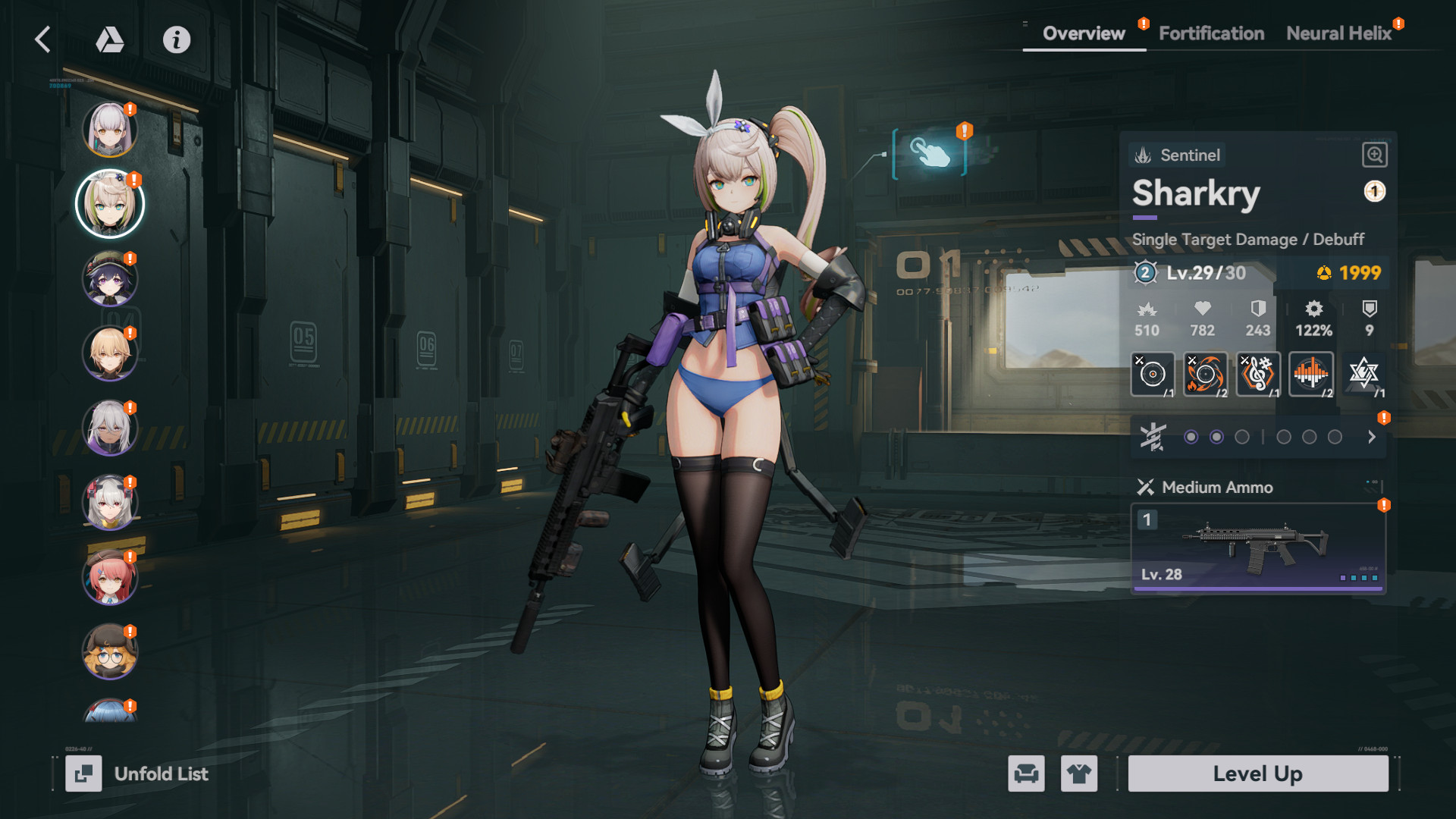Switch to the Fortification tab
The width and height of the screenshot is (1456, 819).
(x=1210, y=33)
